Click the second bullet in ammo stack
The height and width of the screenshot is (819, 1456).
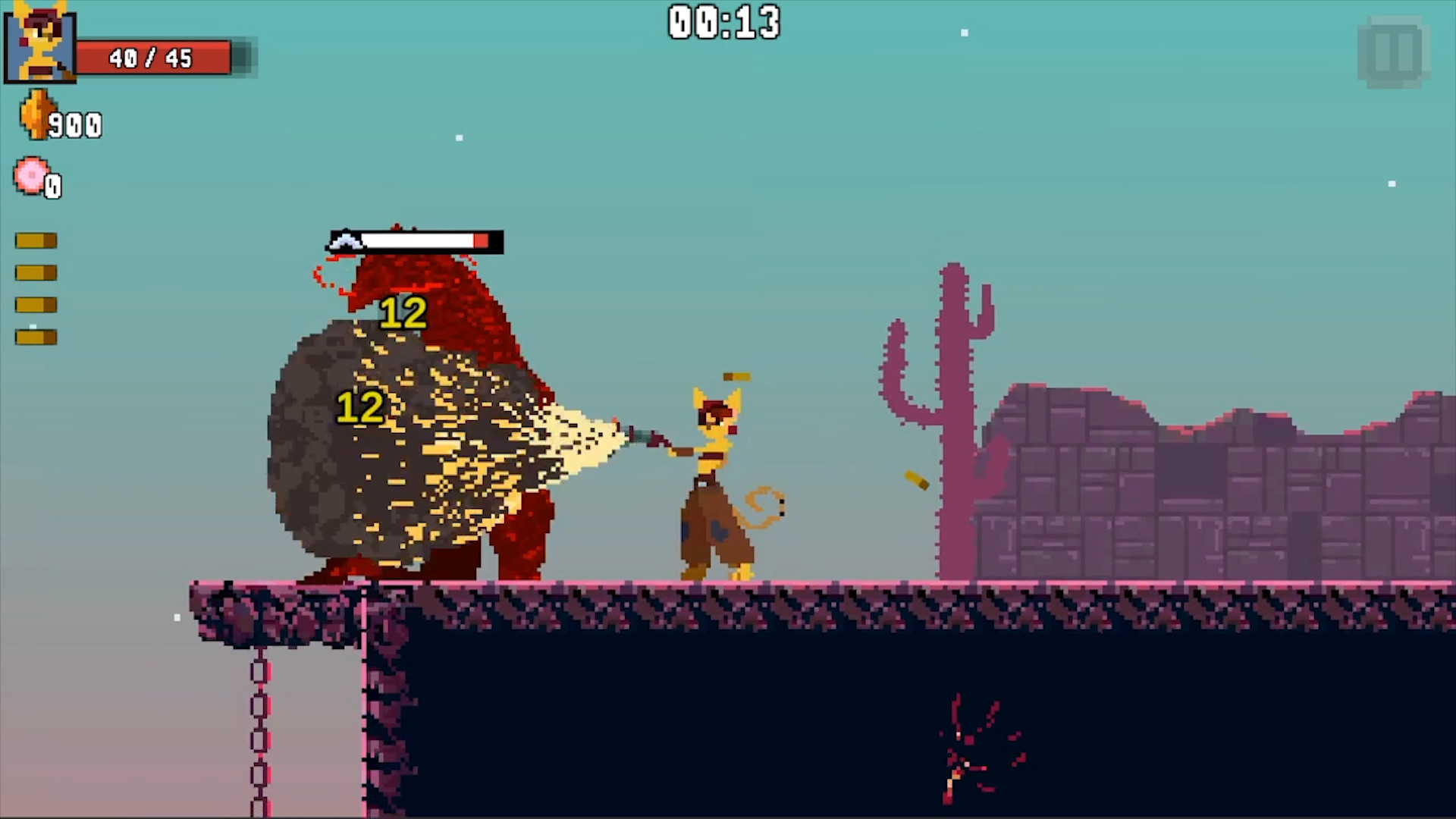[34, 272]
